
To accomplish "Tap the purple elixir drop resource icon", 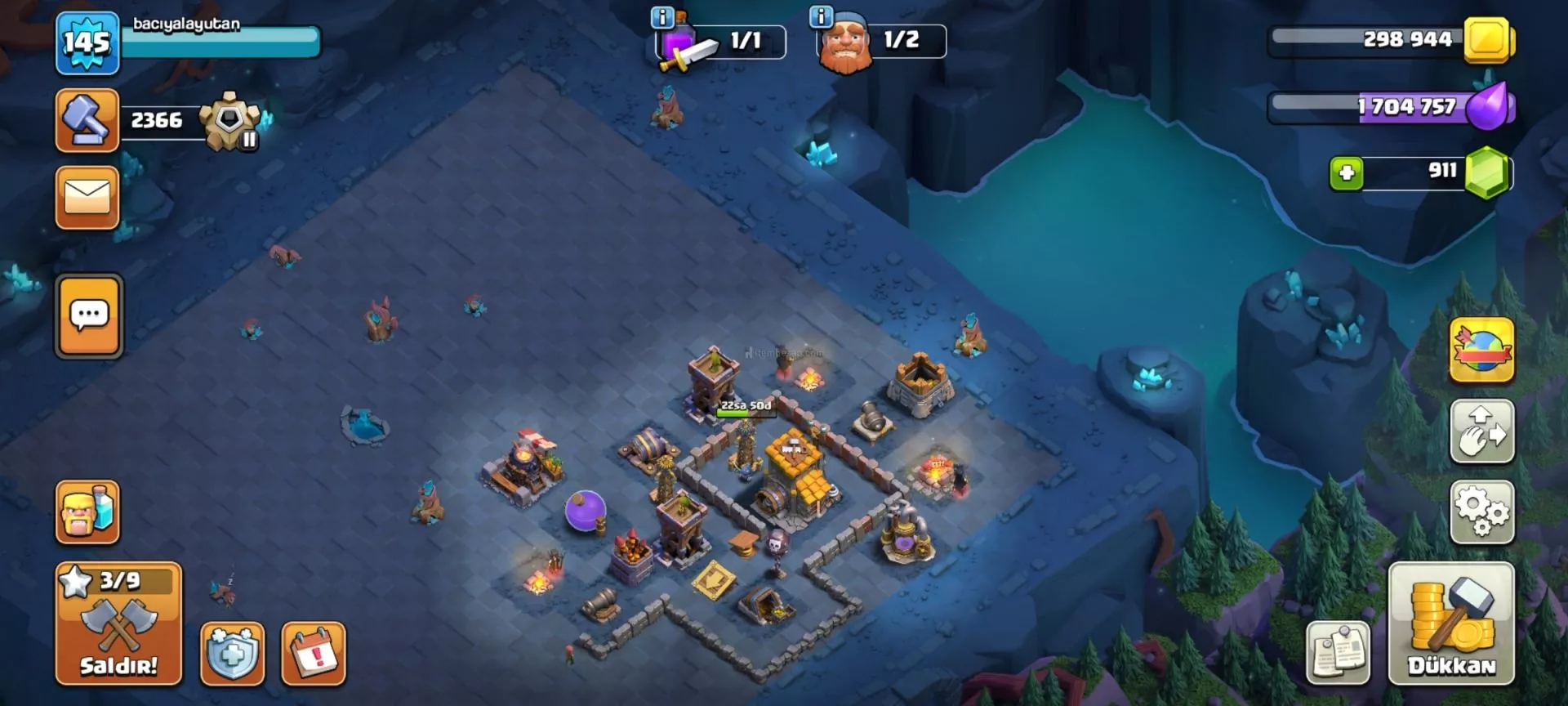I will [x=1489, y=107].
